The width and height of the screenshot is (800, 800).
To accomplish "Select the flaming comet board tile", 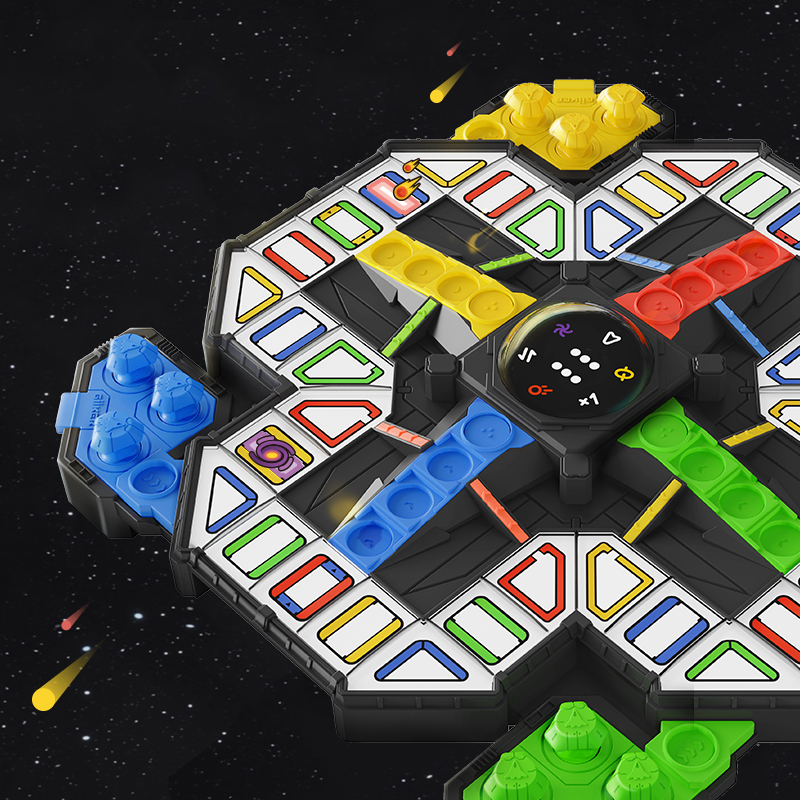I will 394,191.
